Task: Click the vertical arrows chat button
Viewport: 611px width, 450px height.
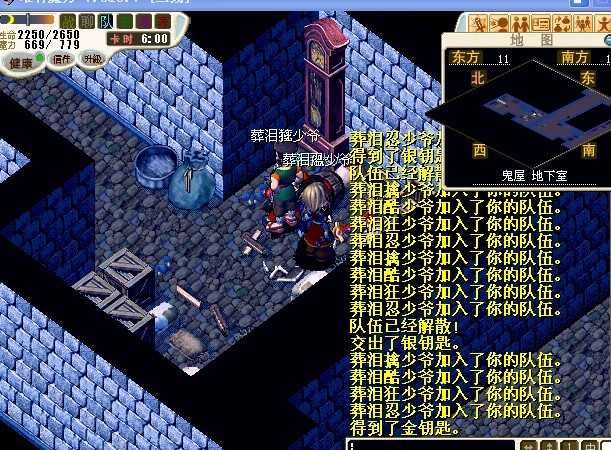Action: [x=548, y=445]
